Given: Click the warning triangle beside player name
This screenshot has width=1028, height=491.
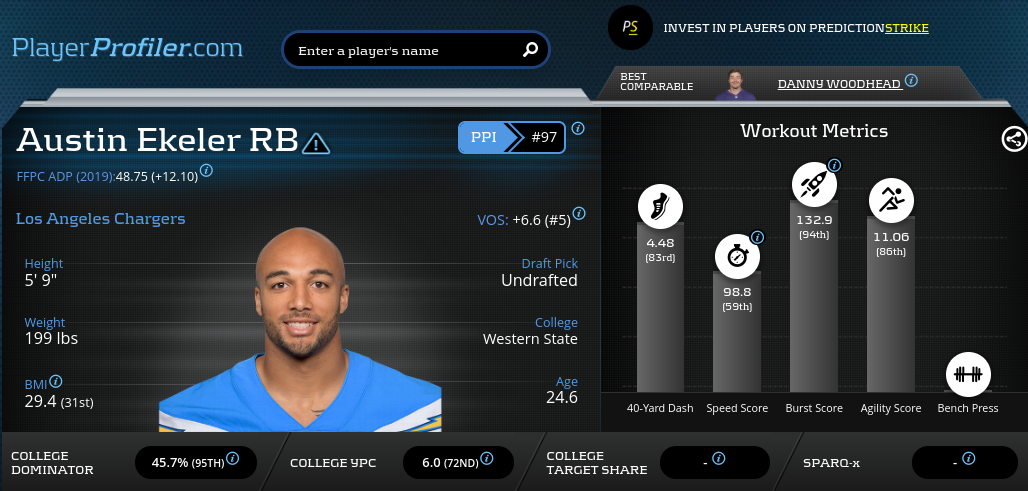Looking at the screenshot, I should tap(315, 143).
